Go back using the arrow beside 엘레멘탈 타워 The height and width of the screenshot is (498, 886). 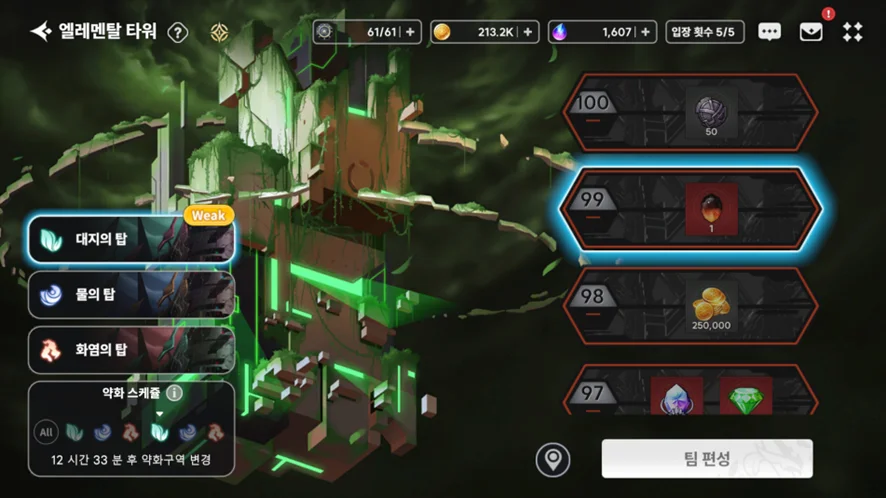click(x=41, y=32)
